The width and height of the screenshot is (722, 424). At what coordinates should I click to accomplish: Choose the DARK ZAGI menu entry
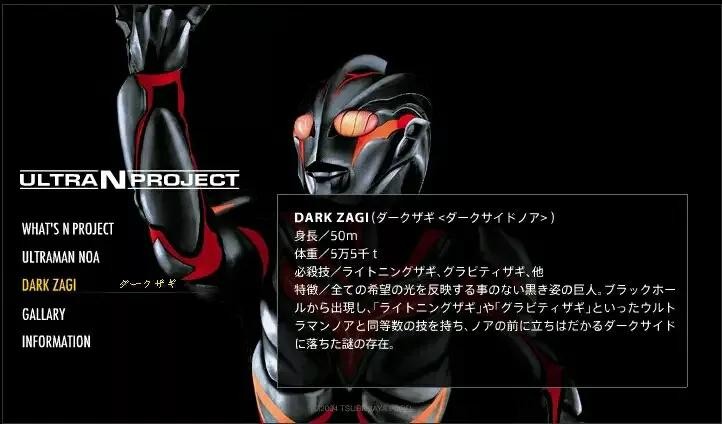tap(49, 285)
